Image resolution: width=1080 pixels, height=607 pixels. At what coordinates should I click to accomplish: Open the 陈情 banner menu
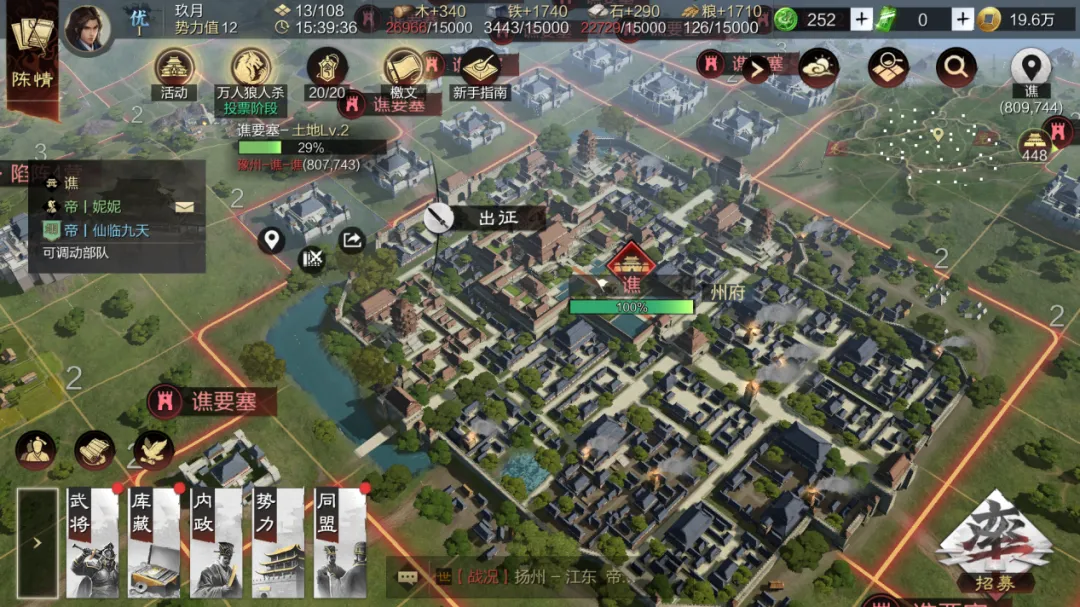coord(32,56)
